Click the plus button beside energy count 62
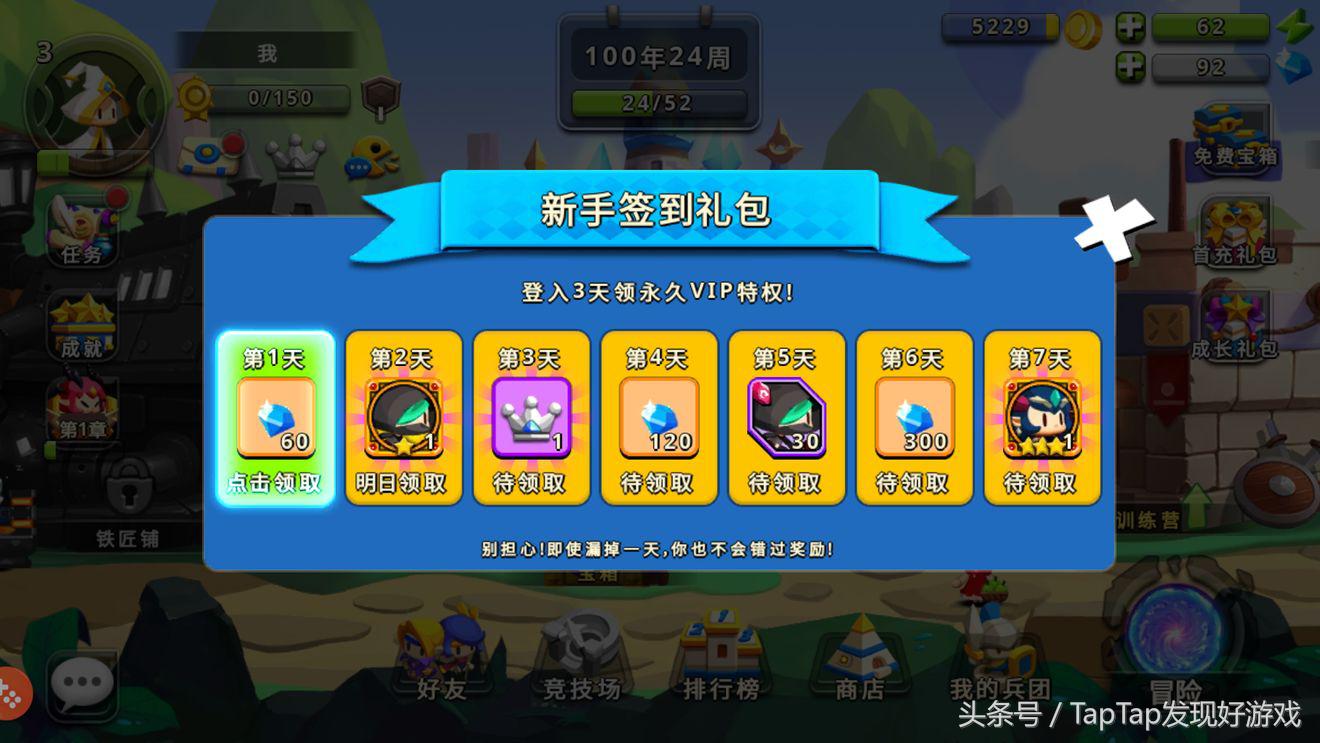This screenshot has height=743, width=1320. point(1132,27)
